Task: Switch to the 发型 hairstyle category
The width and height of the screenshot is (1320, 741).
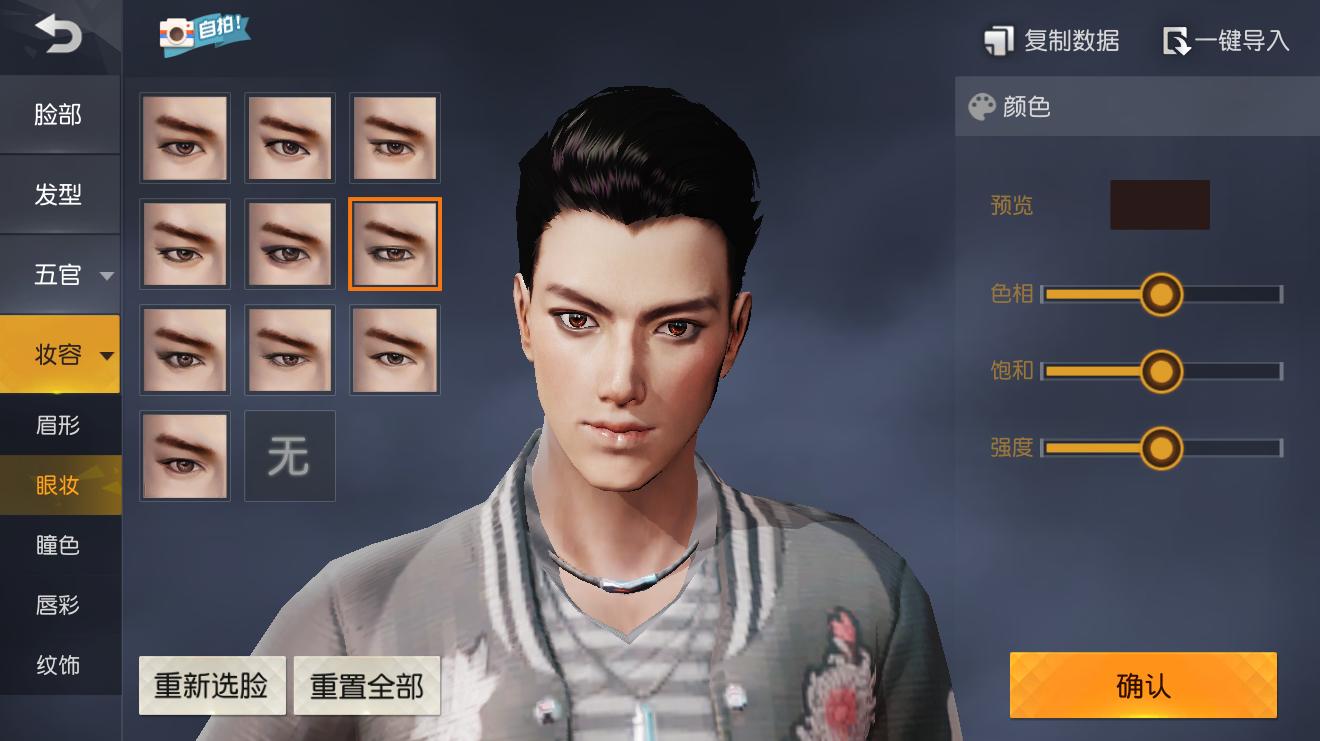Action: pos(58,195)
